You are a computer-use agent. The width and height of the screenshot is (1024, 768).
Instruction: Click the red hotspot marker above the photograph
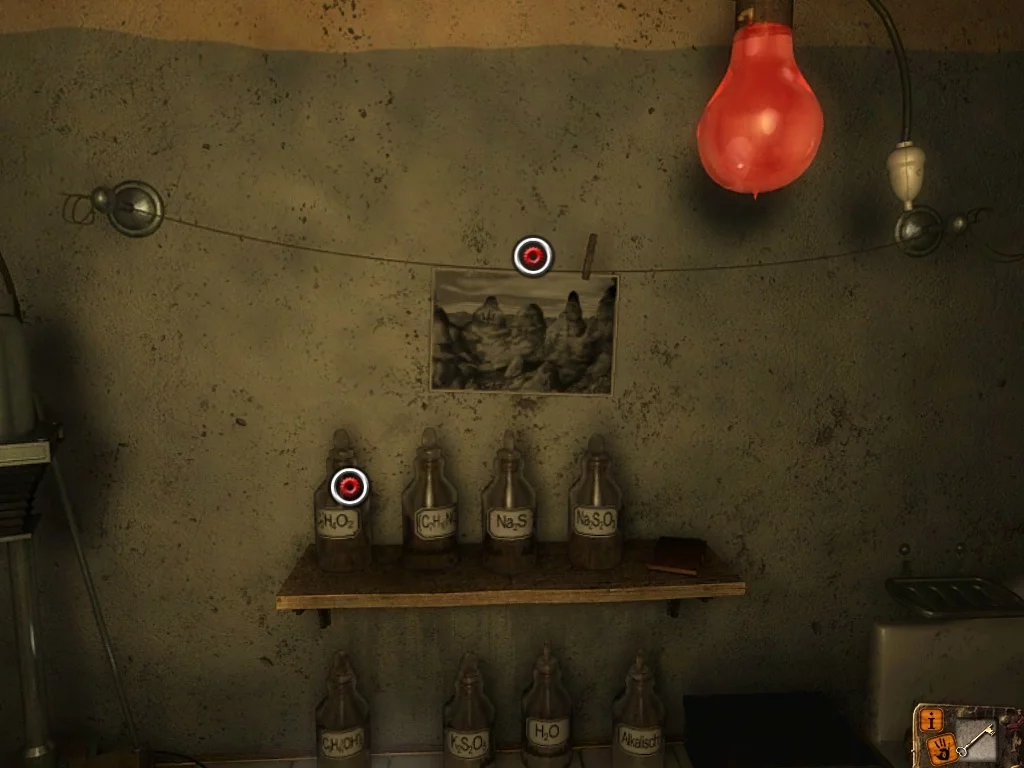click(x=532, y=256)
